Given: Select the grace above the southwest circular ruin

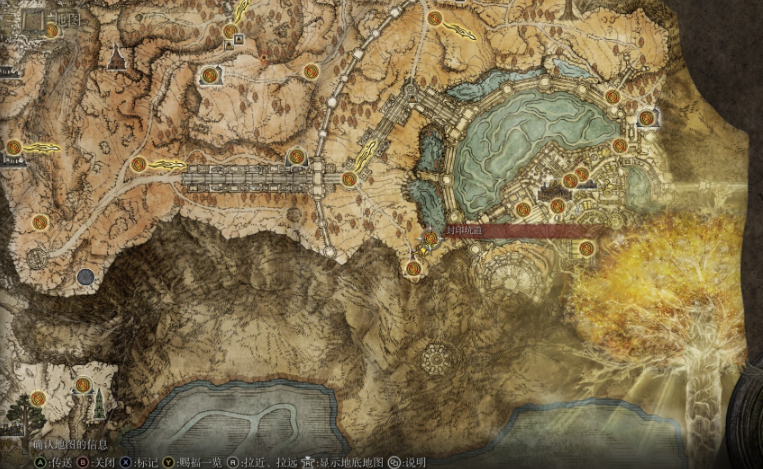Looking at the screenshot, I should 40,221.
